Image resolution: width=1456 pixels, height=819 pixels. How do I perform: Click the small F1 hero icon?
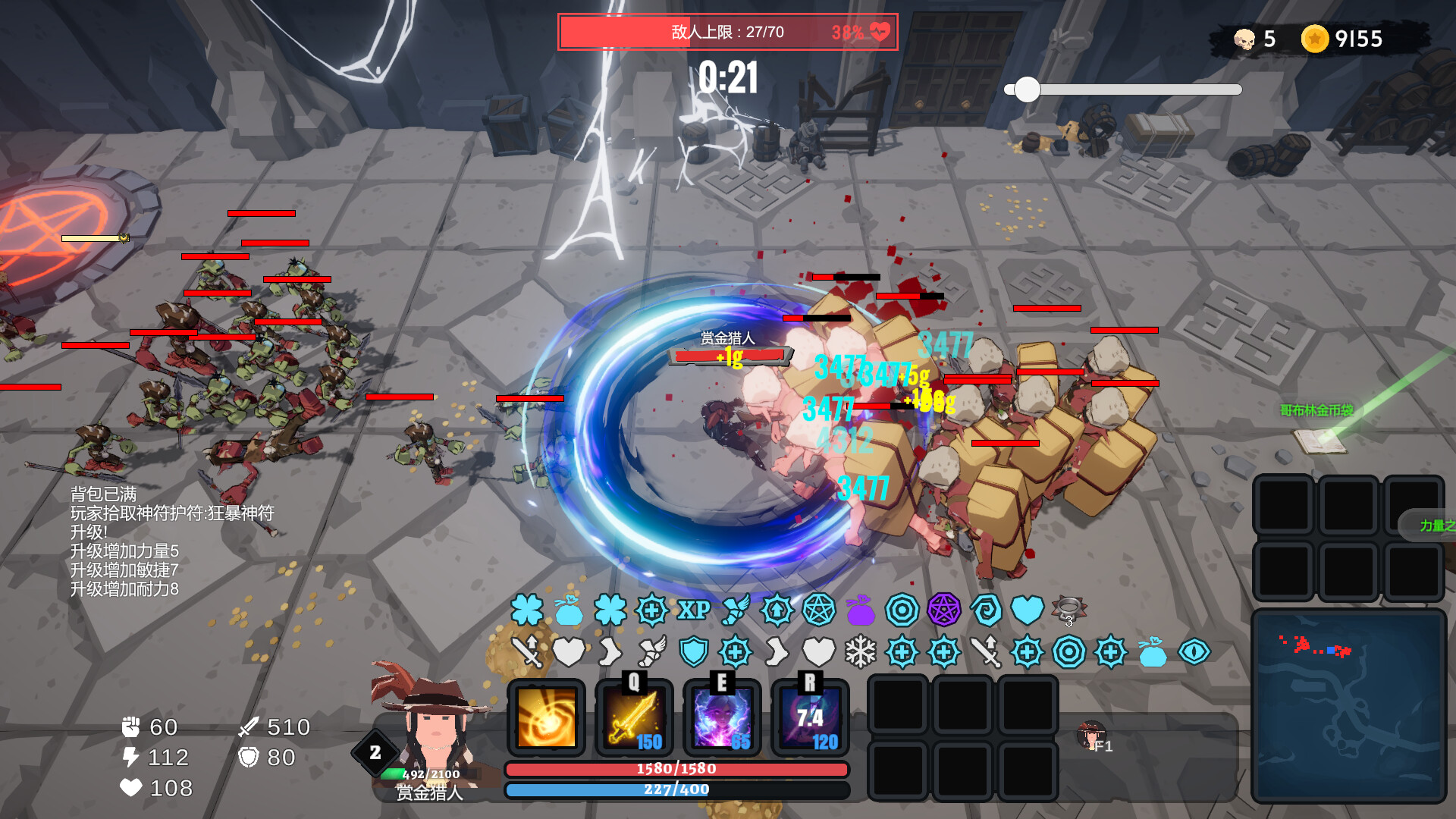(1092, 735)
